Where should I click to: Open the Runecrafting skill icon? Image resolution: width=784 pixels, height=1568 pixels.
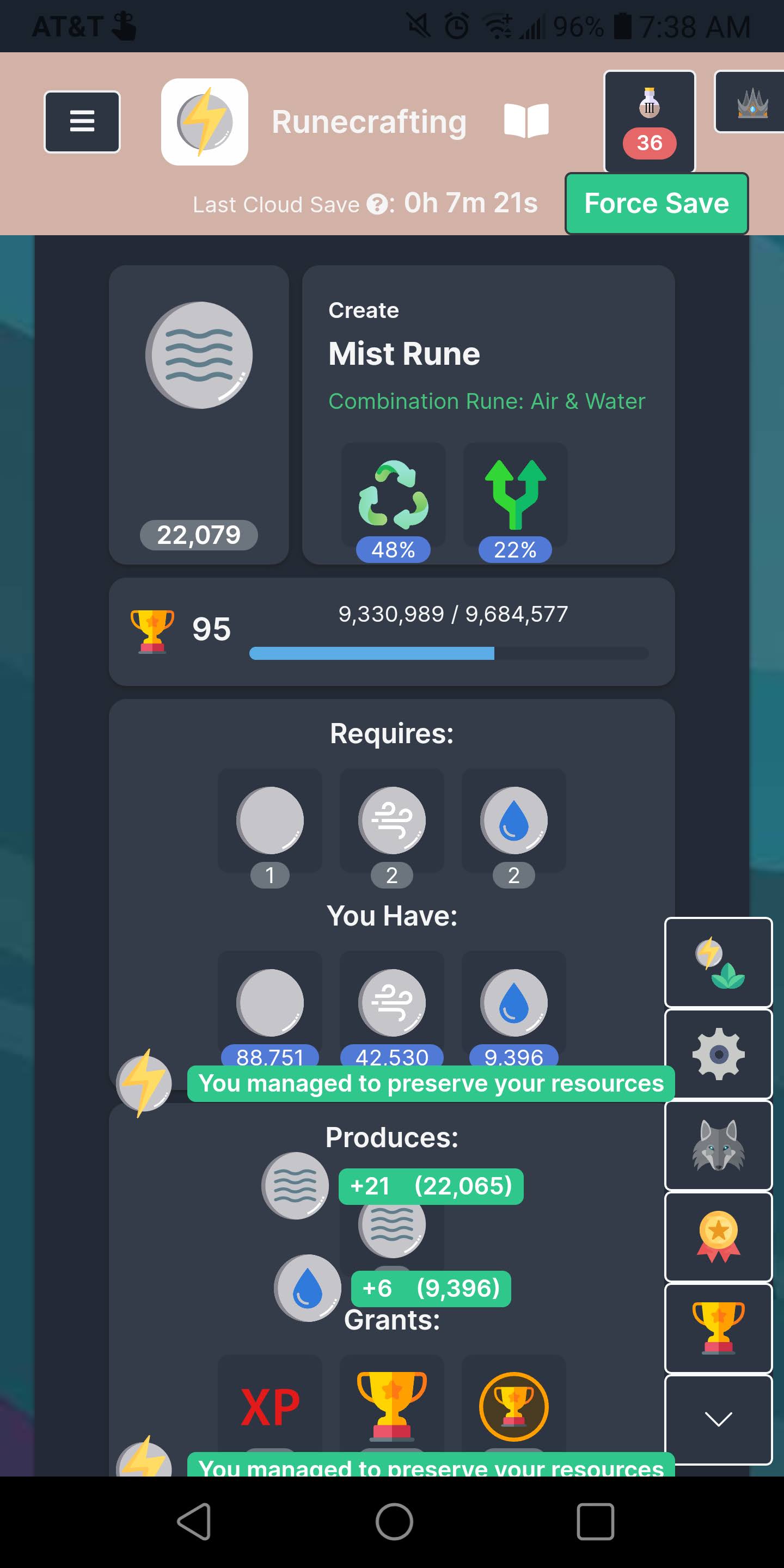pyautogui.click(x=205, y=121)
